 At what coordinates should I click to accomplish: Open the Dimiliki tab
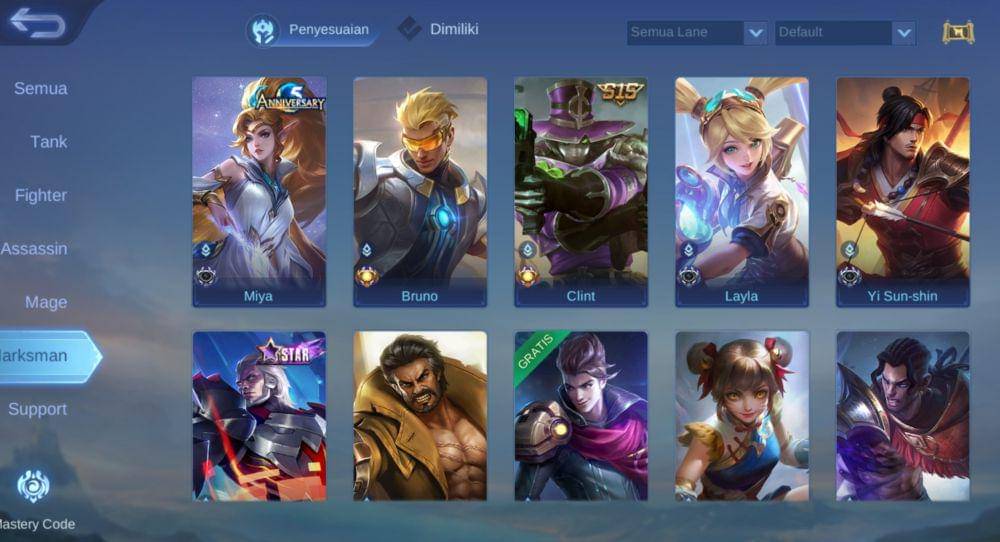pos(439,29)
